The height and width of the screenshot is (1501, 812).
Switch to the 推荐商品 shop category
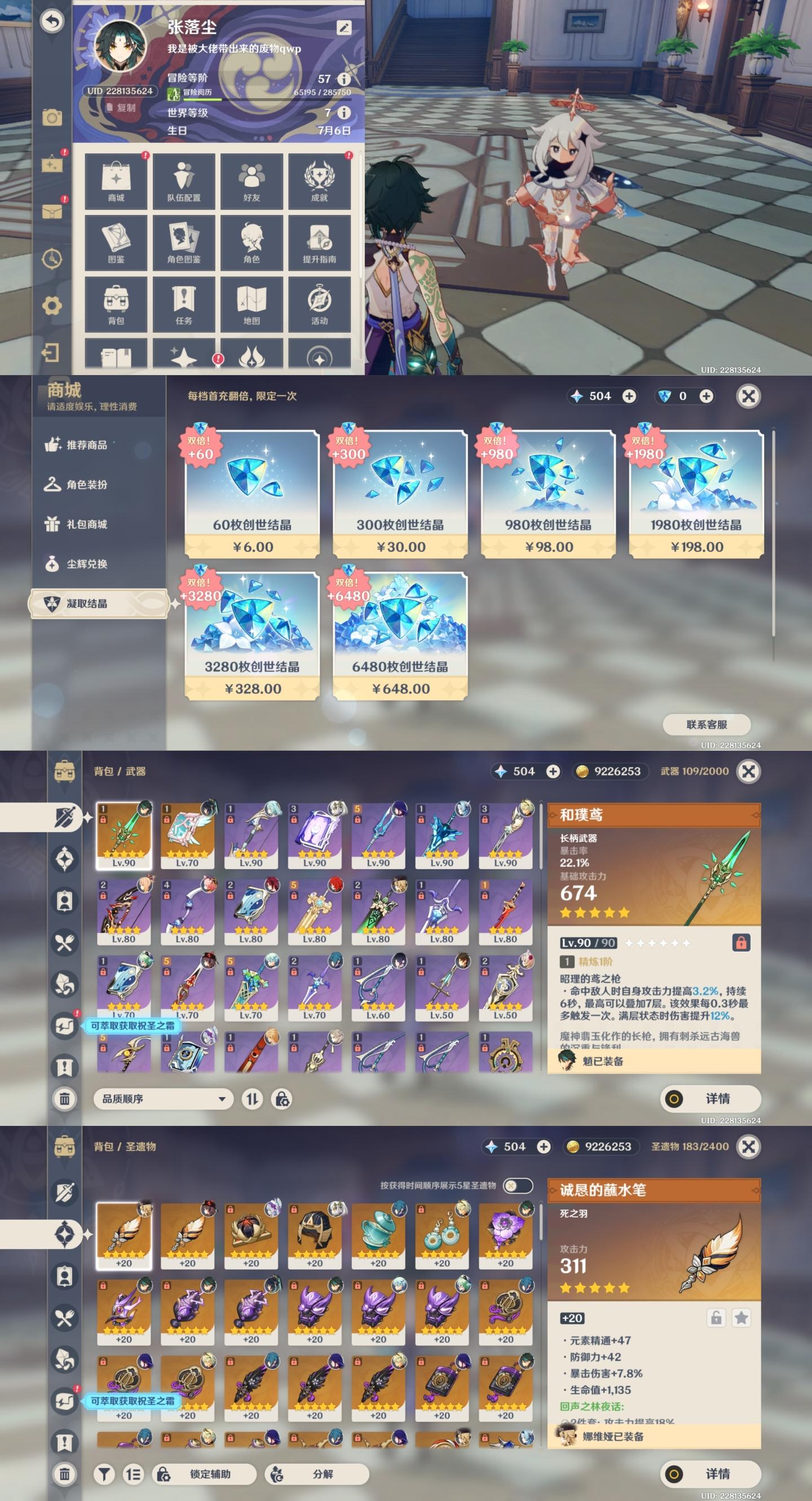(x=86, y=444)
